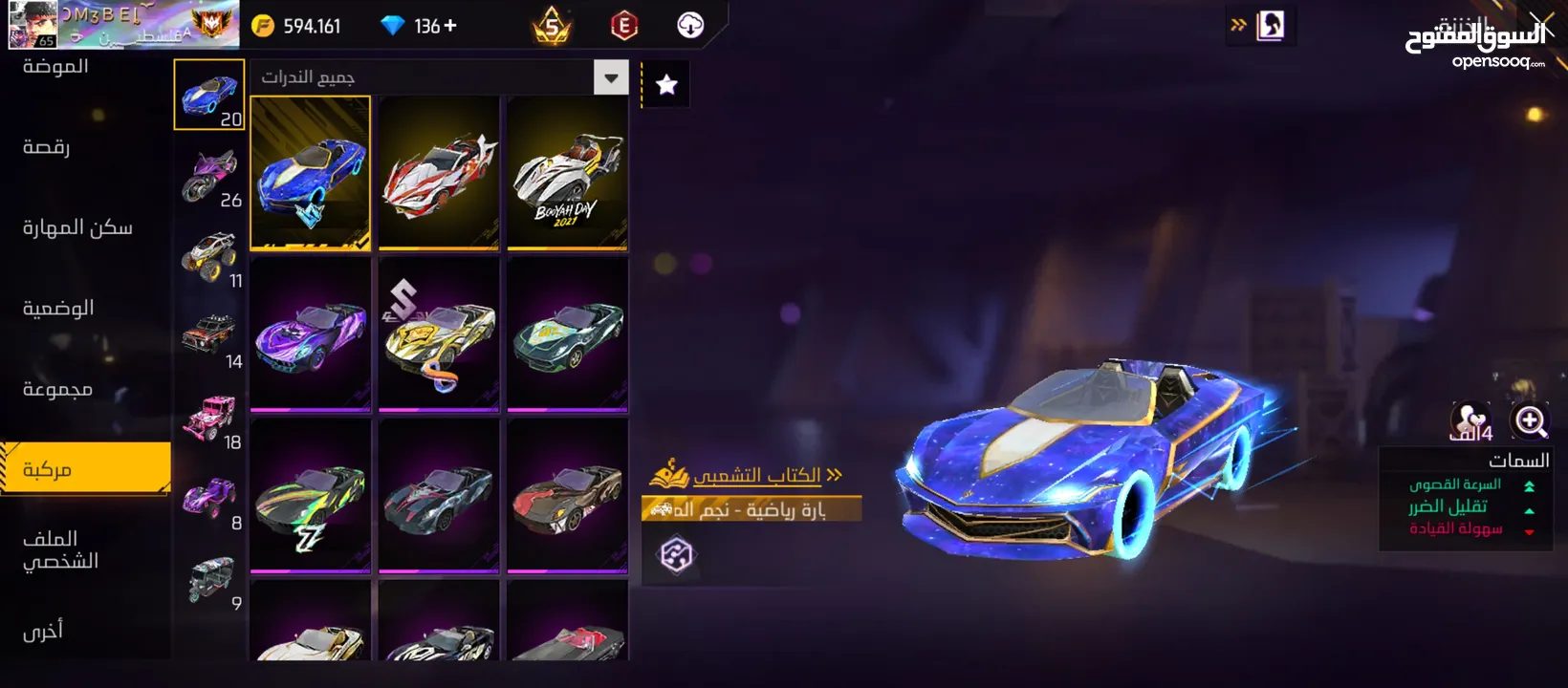Switch to the أخرى (Other) category
The image size is (1568, 688).
click(x=43, y=631)
